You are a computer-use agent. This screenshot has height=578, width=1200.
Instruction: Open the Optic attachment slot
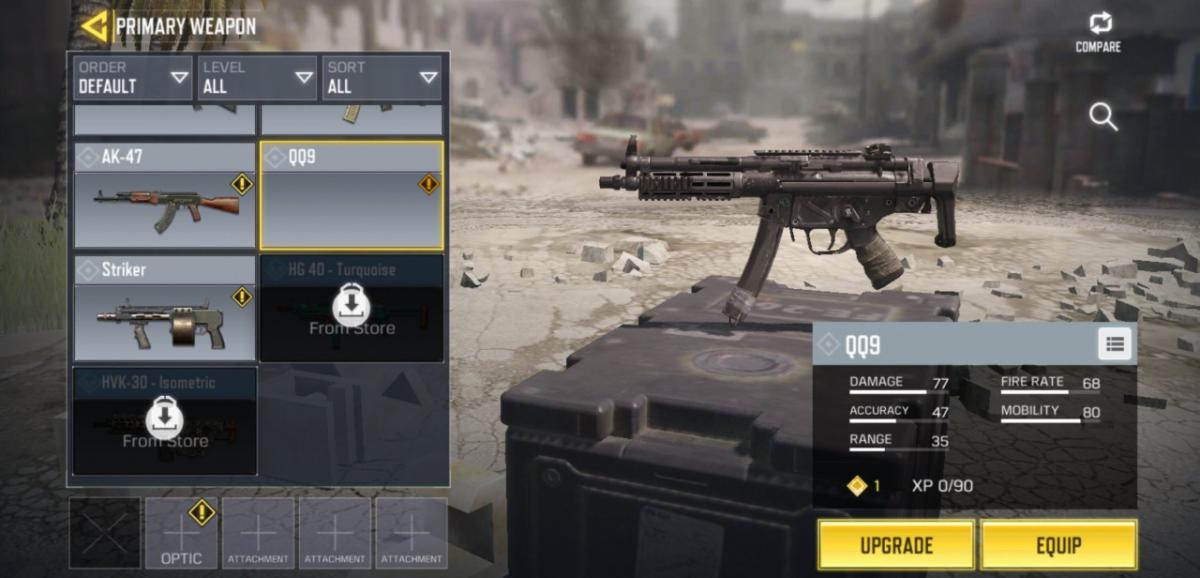tap(181, 534)
